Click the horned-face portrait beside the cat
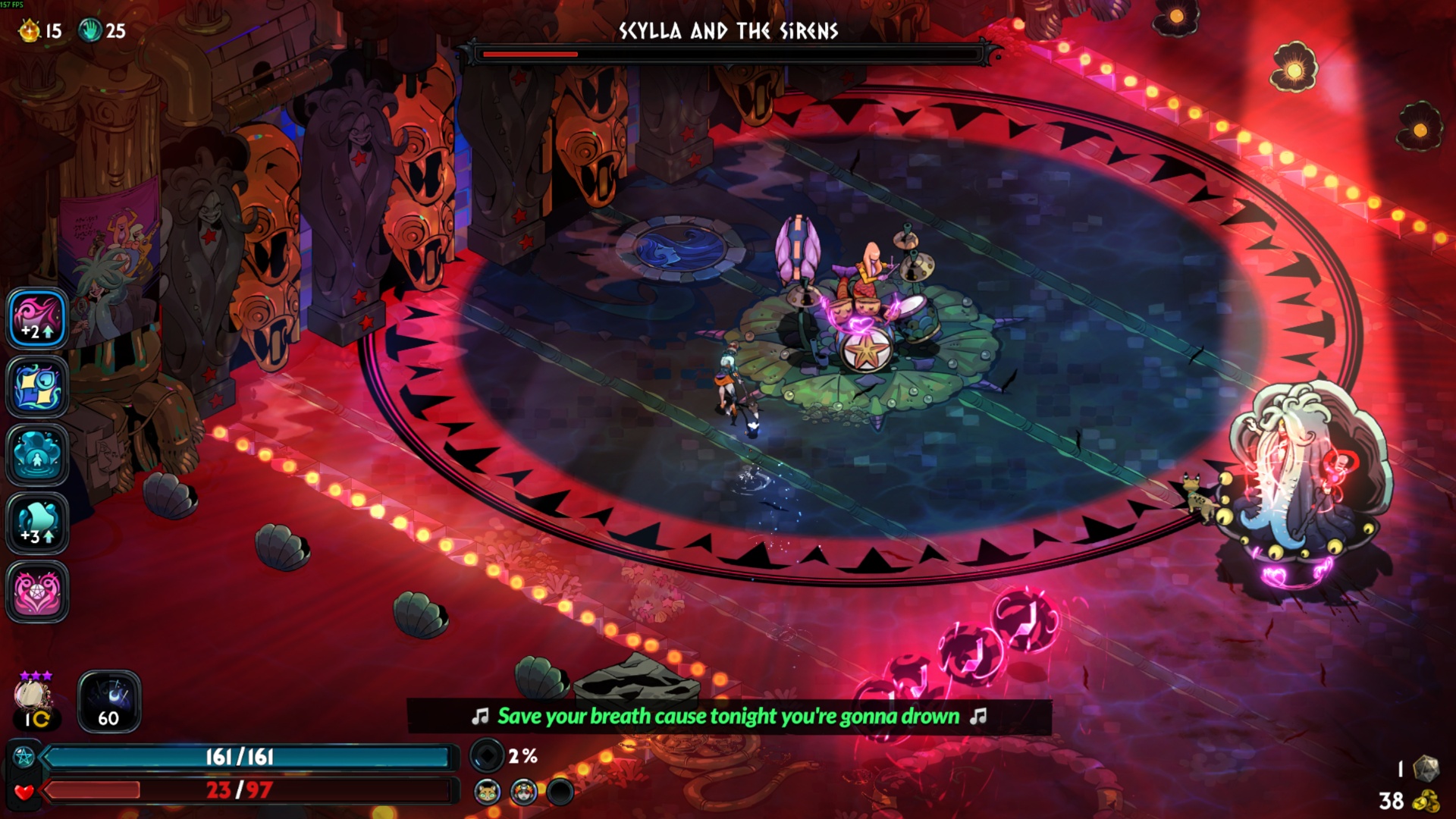 [523, 792]
